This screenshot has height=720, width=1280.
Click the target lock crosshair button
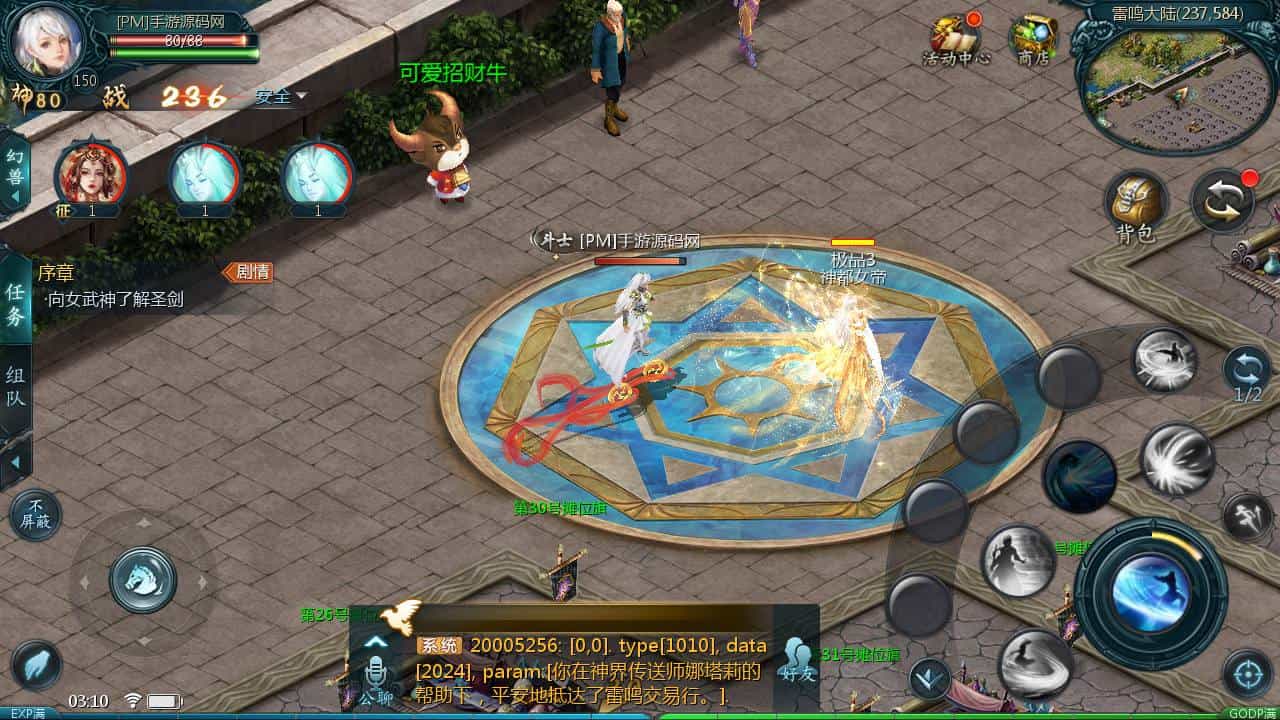(1247, 673)
